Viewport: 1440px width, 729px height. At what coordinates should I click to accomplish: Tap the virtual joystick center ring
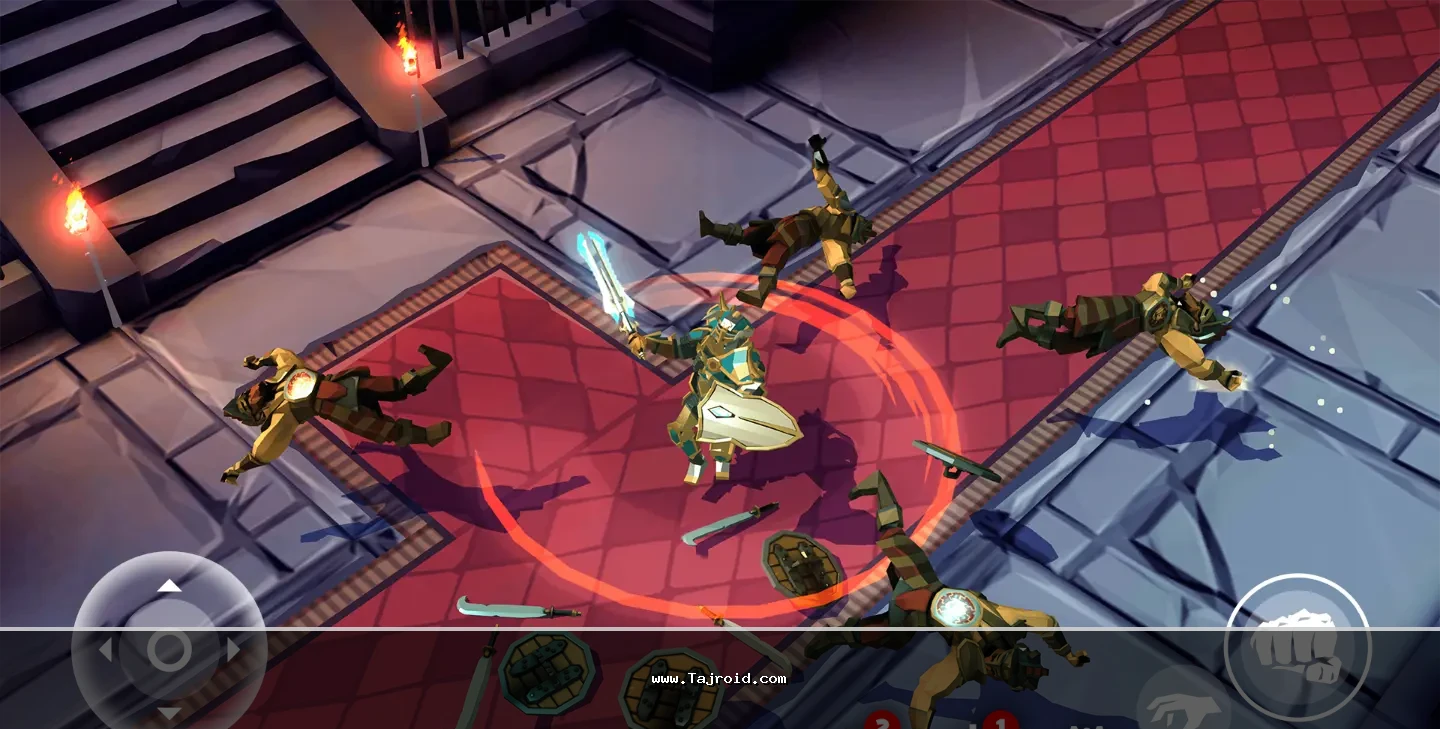pos(169,650)
